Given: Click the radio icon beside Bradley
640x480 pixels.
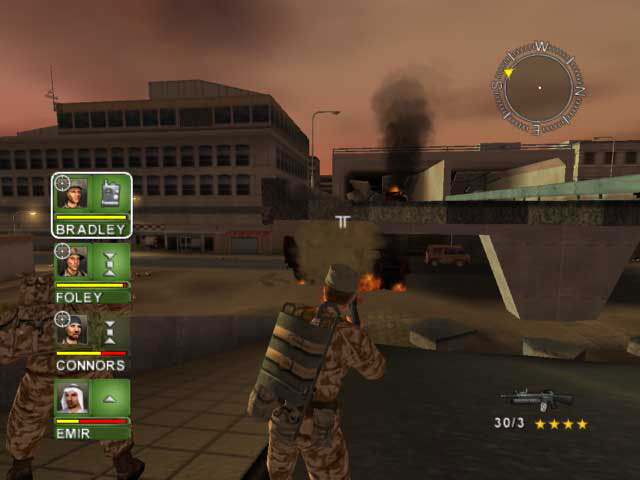Looking at the screenshot, I should click(x=111, y=194).
